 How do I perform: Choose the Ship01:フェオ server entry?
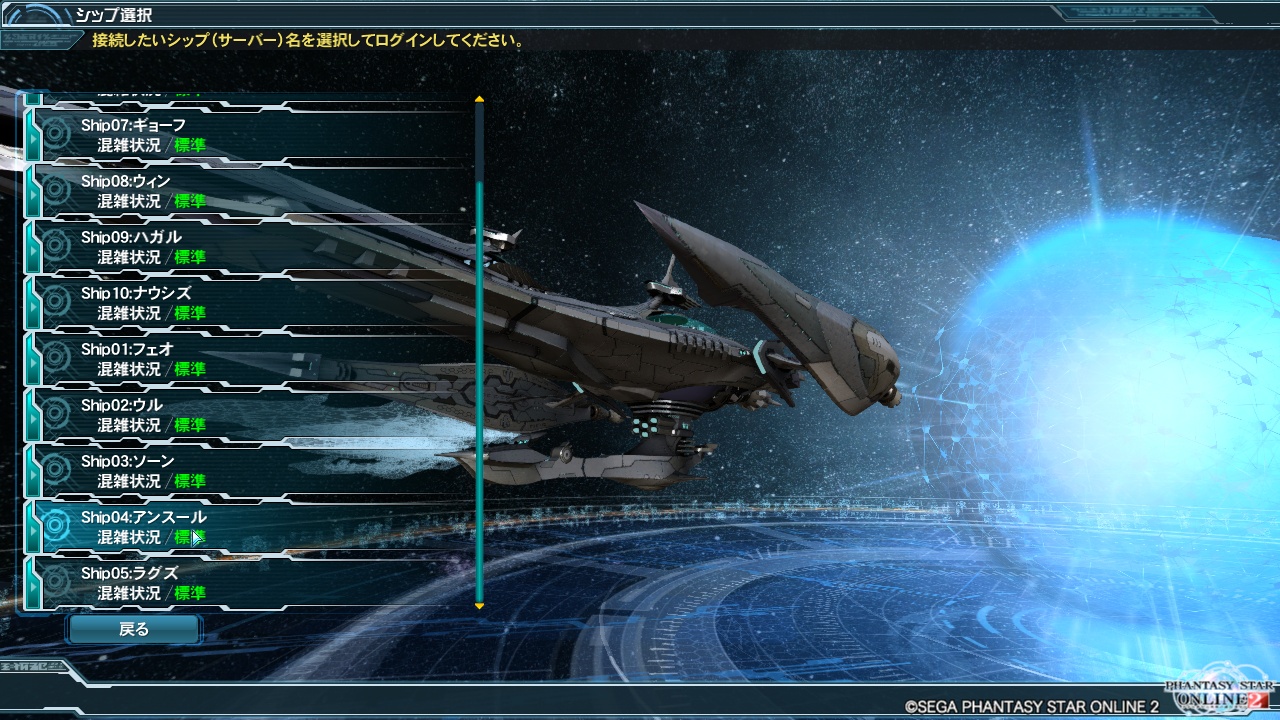[250, 359]
